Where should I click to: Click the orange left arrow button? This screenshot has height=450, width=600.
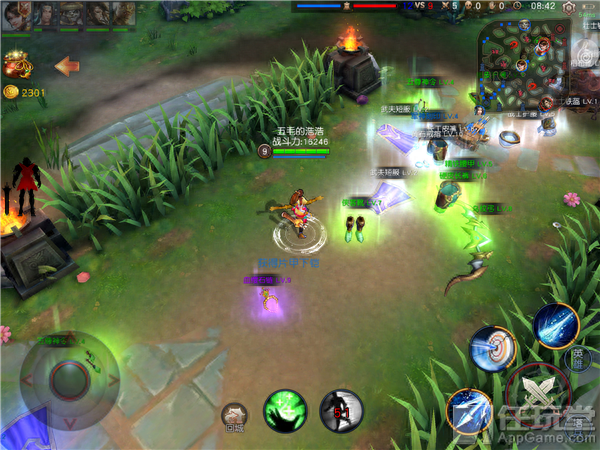point(67,67)
